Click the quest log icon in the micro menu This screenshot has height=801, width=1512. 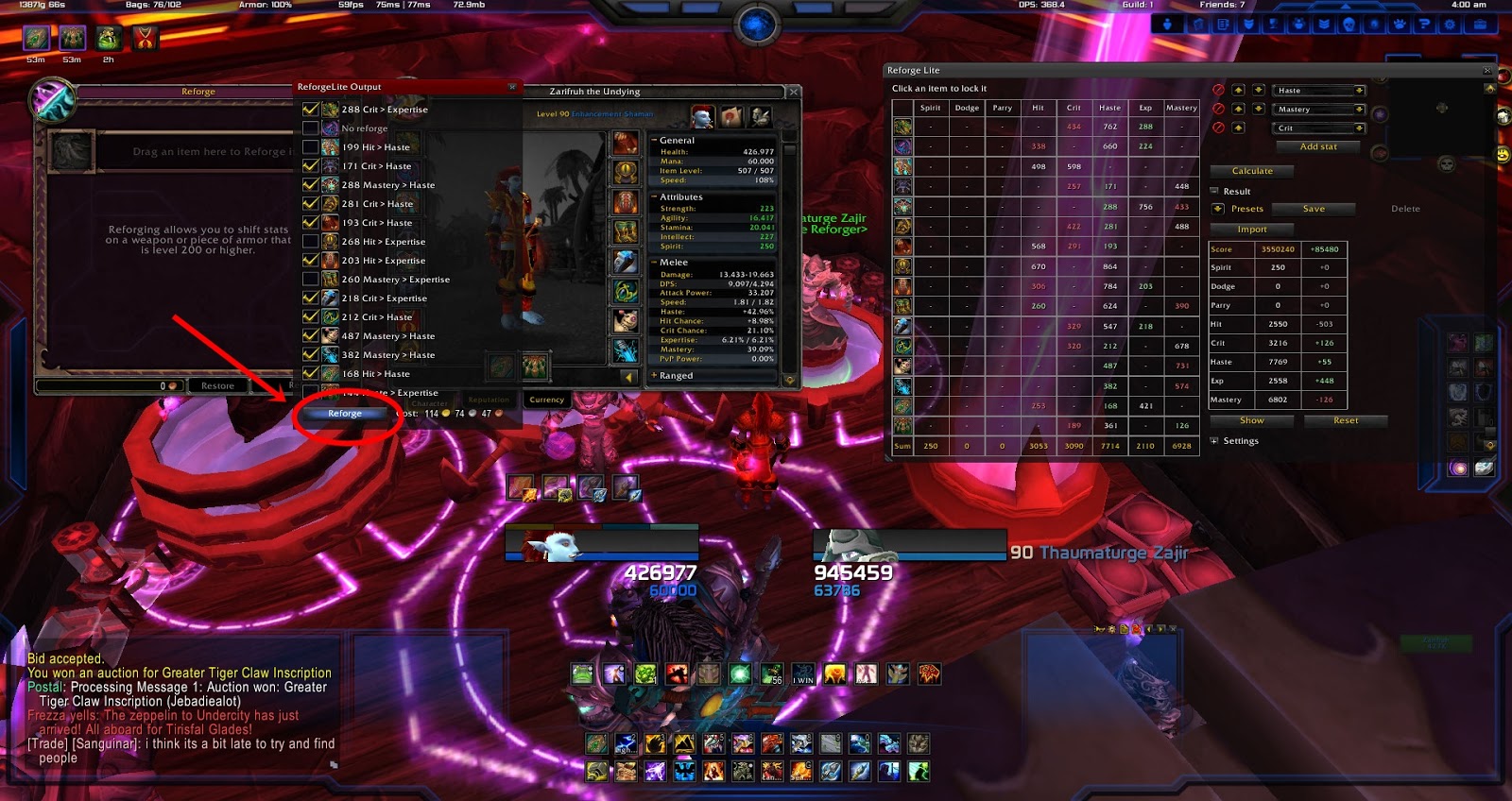1223,24
